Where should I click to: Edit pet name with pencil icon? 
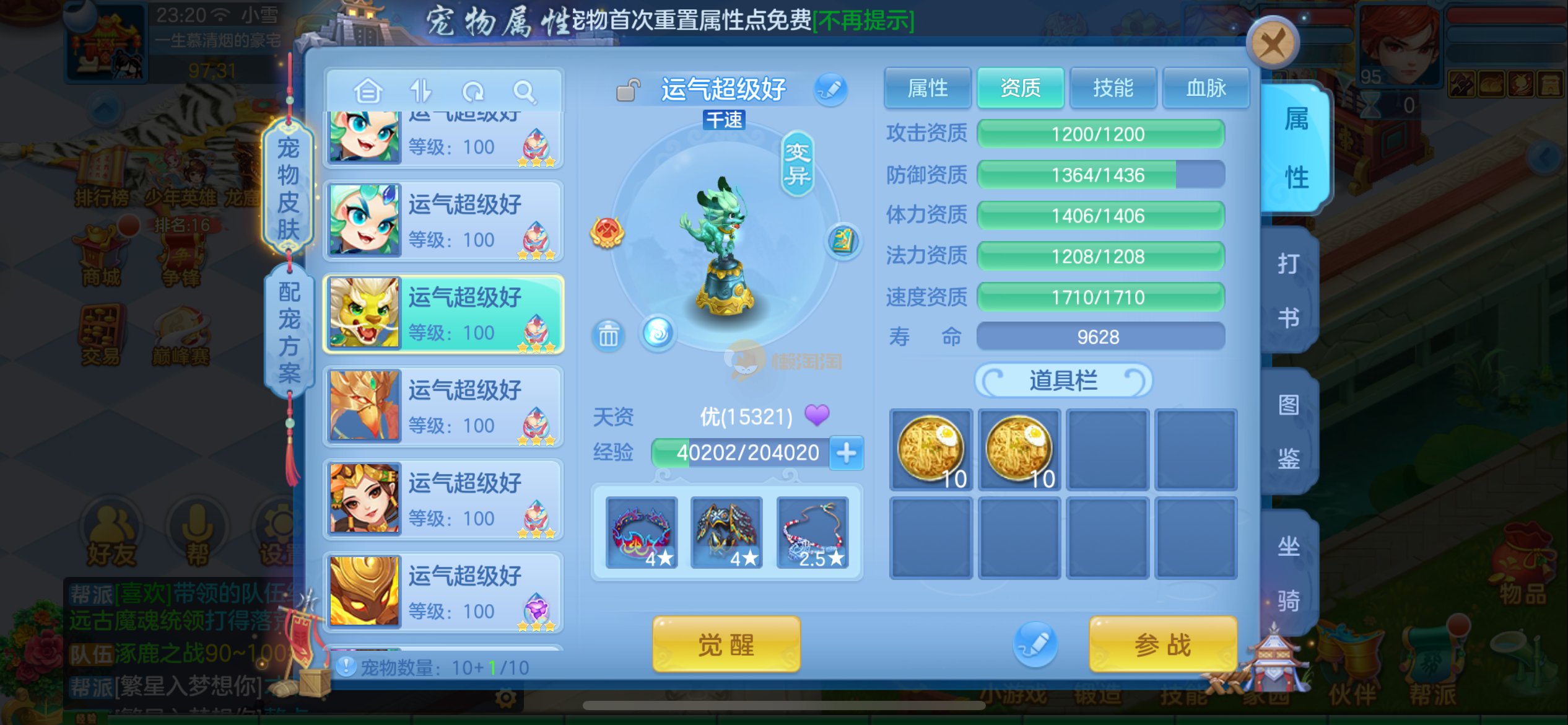point(830,89)
